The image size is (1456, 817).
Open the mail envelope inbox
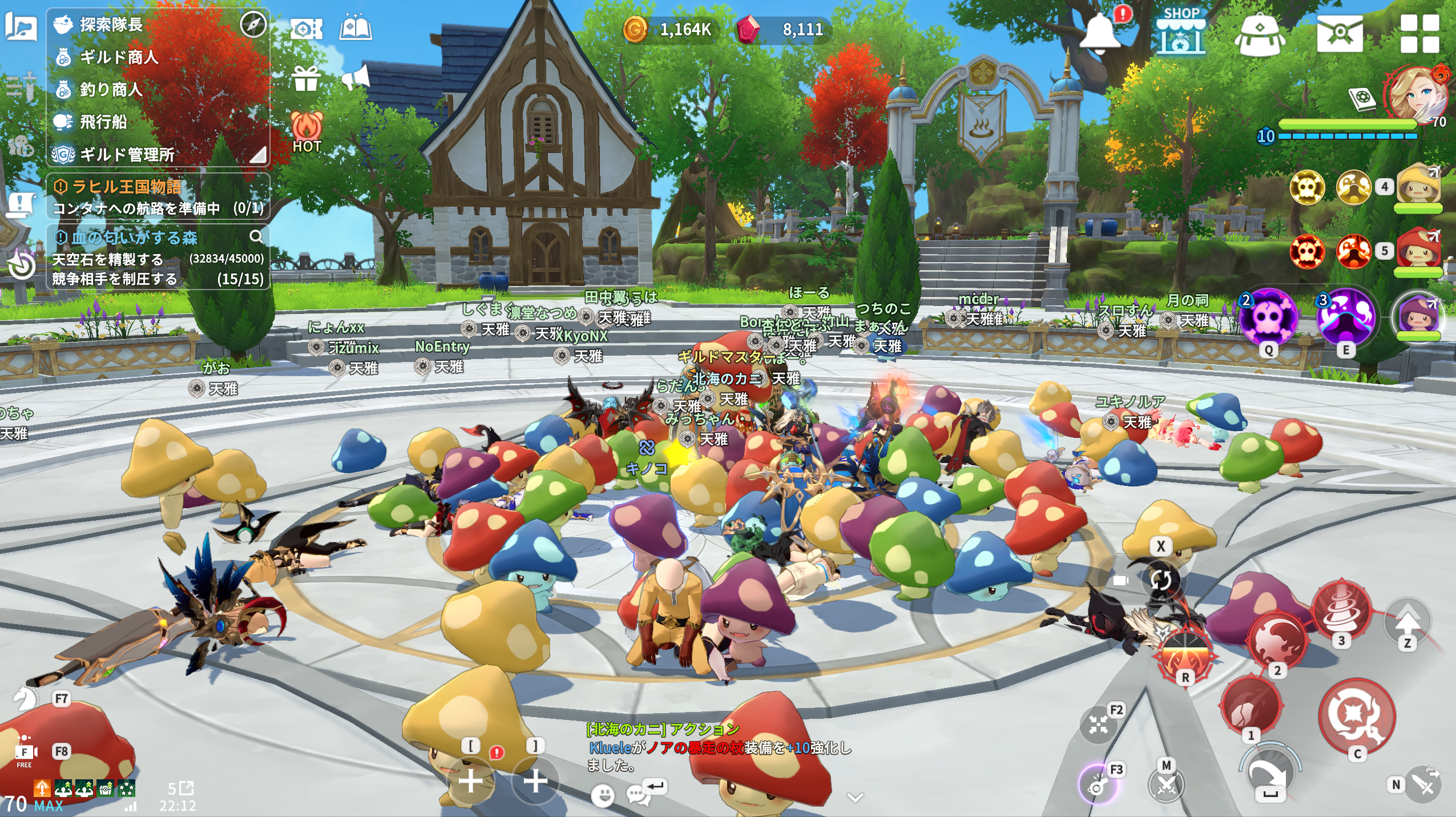coord(1340,33)
